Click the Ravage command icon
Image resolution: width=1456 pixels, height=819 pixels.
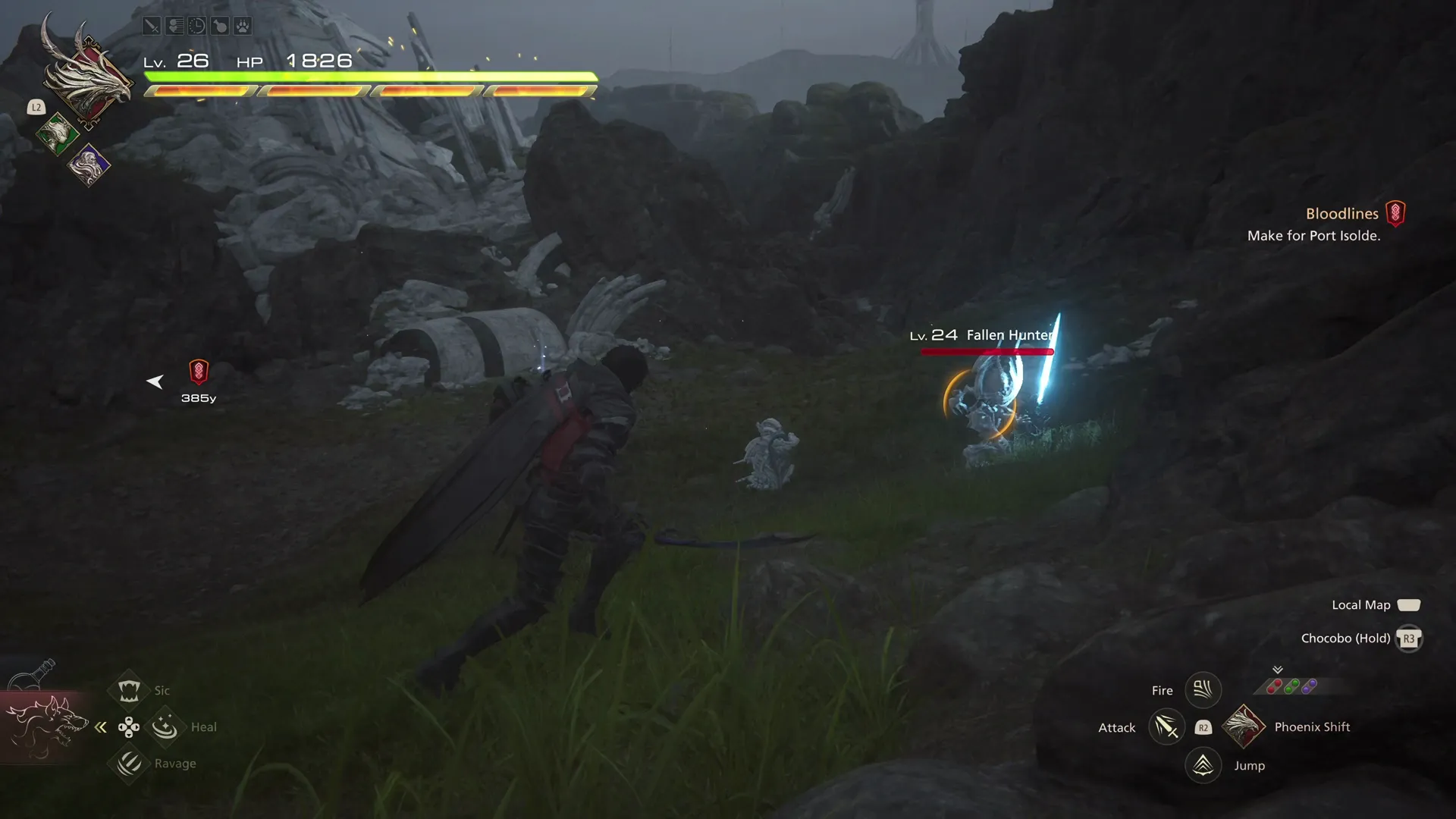129,764
